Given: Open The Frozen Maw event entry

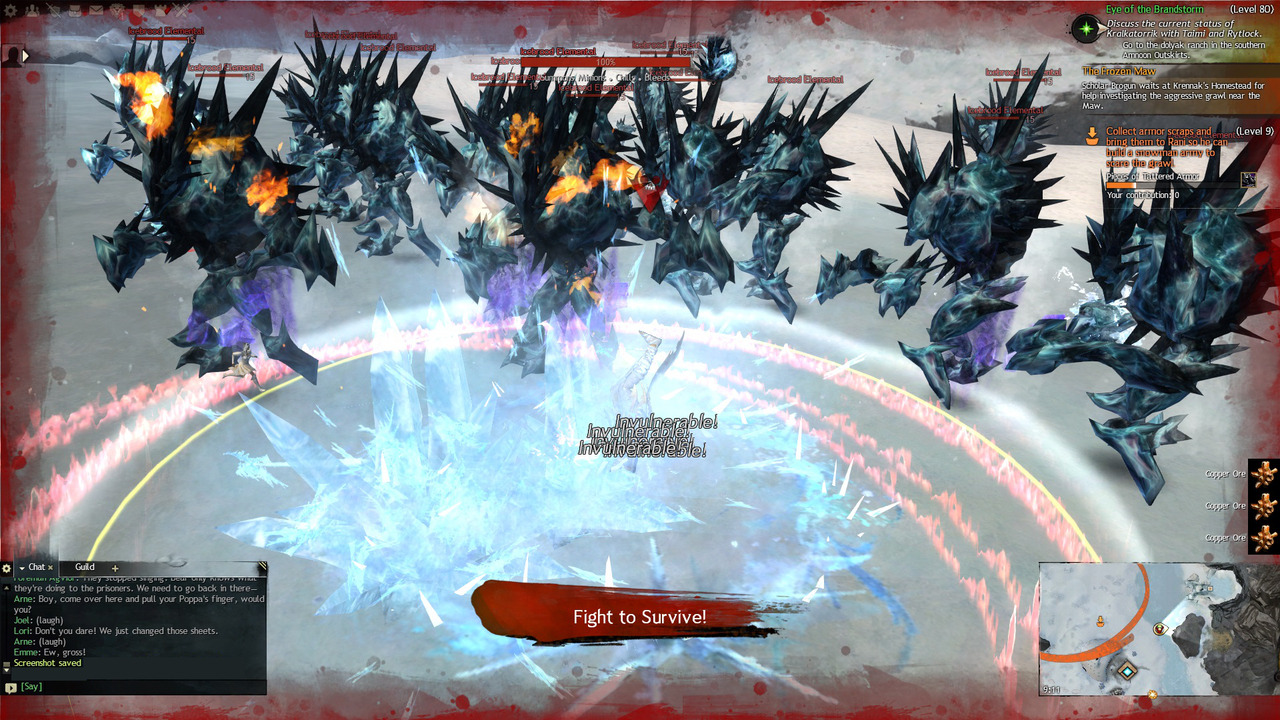Looking at the screenshot, I should click(1118, 71).
